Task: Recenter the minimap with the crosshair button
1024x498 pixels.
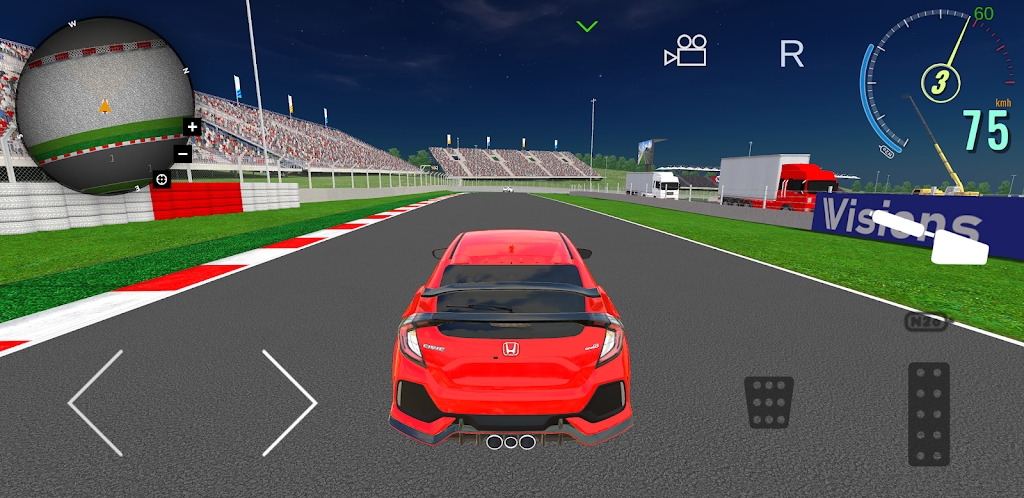Action: coord(161,179)
